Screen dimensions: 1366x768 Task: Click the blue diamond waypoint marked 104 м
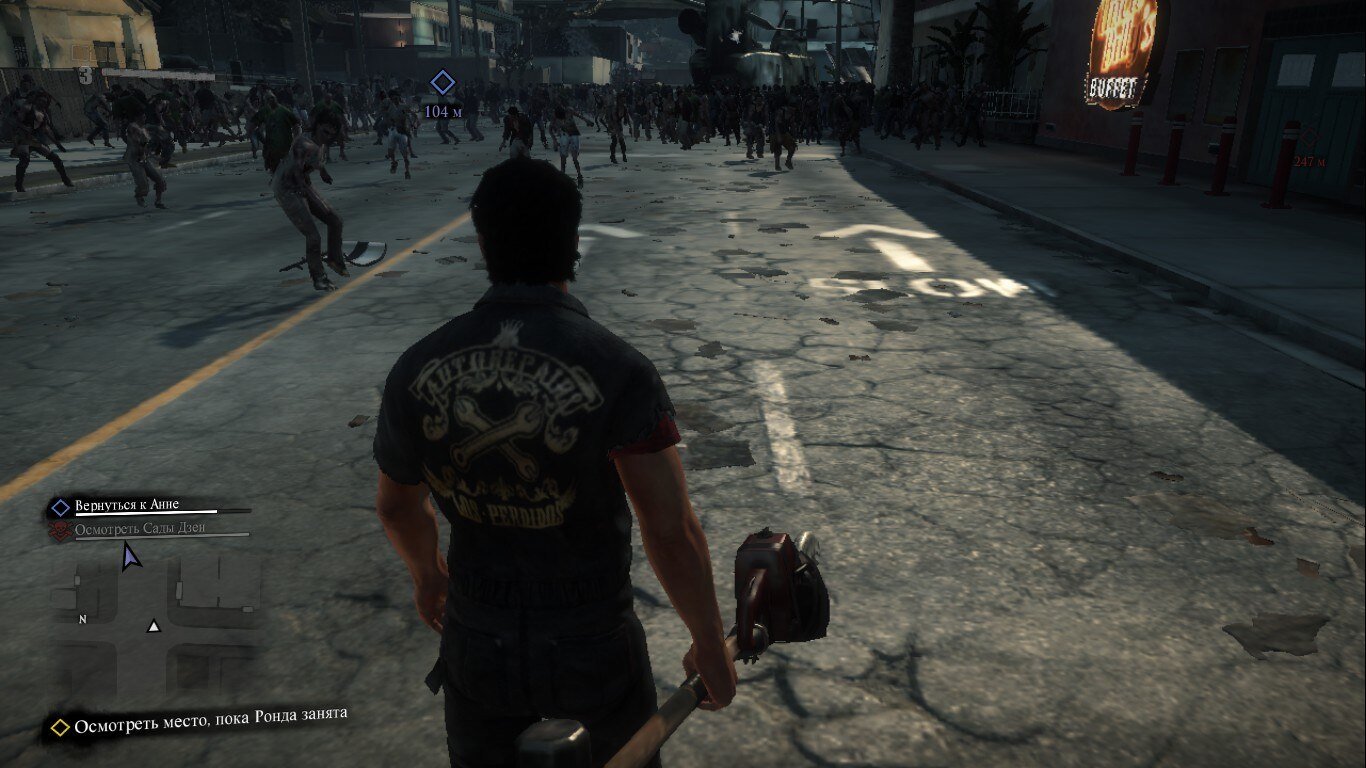[442, 83]
